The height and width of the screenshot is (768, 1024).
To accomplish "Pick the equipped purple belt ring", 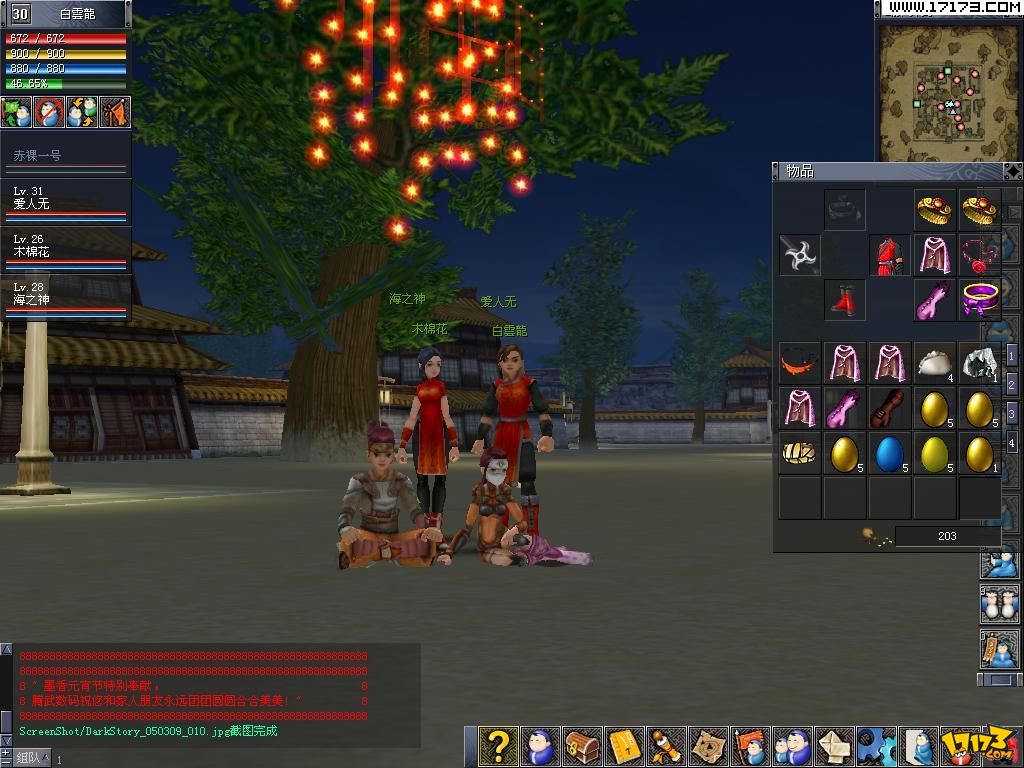I will click(x=979, y=299).
